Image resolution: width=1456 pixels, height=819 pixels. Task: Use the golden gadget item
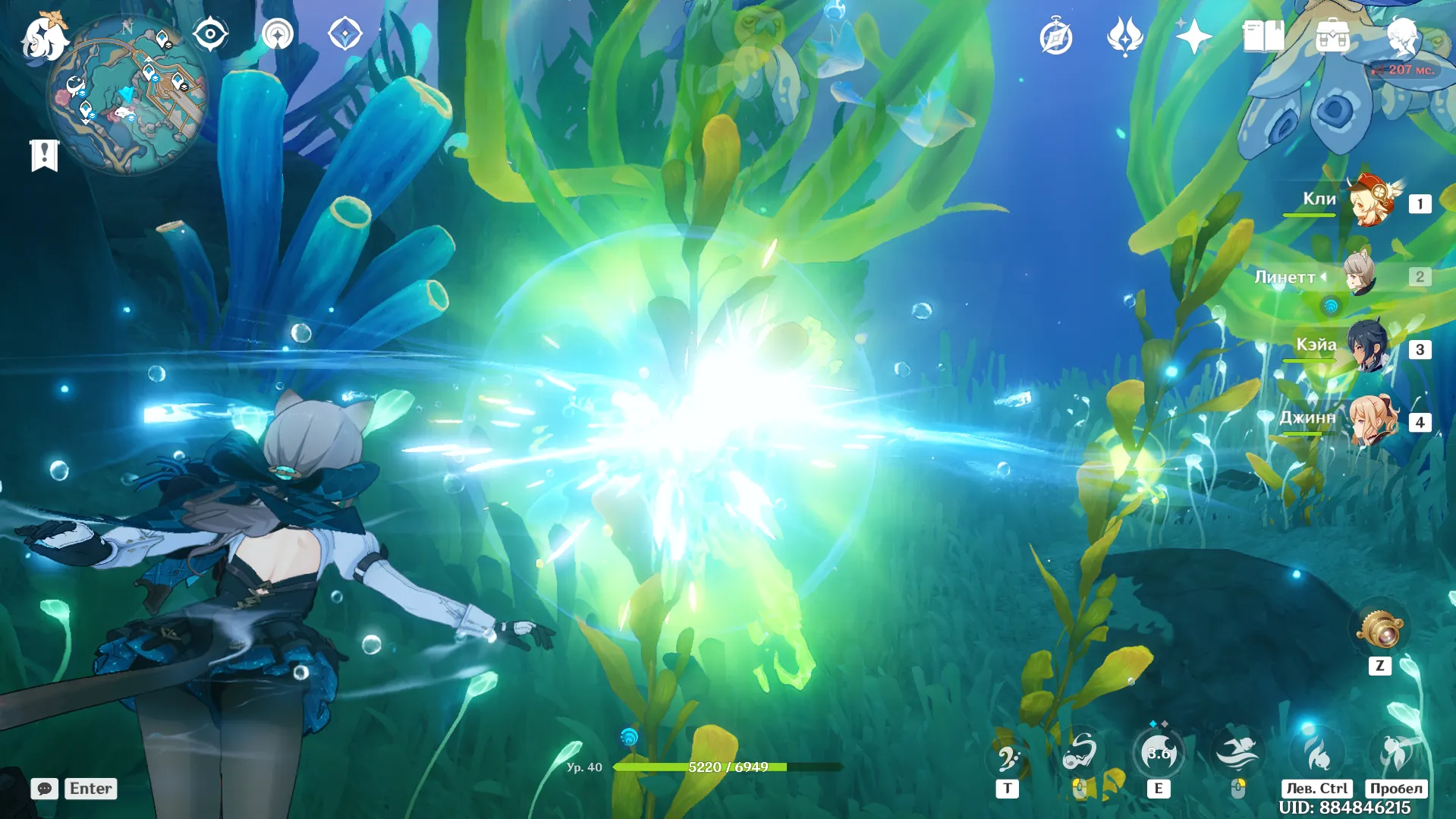click(1379, 630)
